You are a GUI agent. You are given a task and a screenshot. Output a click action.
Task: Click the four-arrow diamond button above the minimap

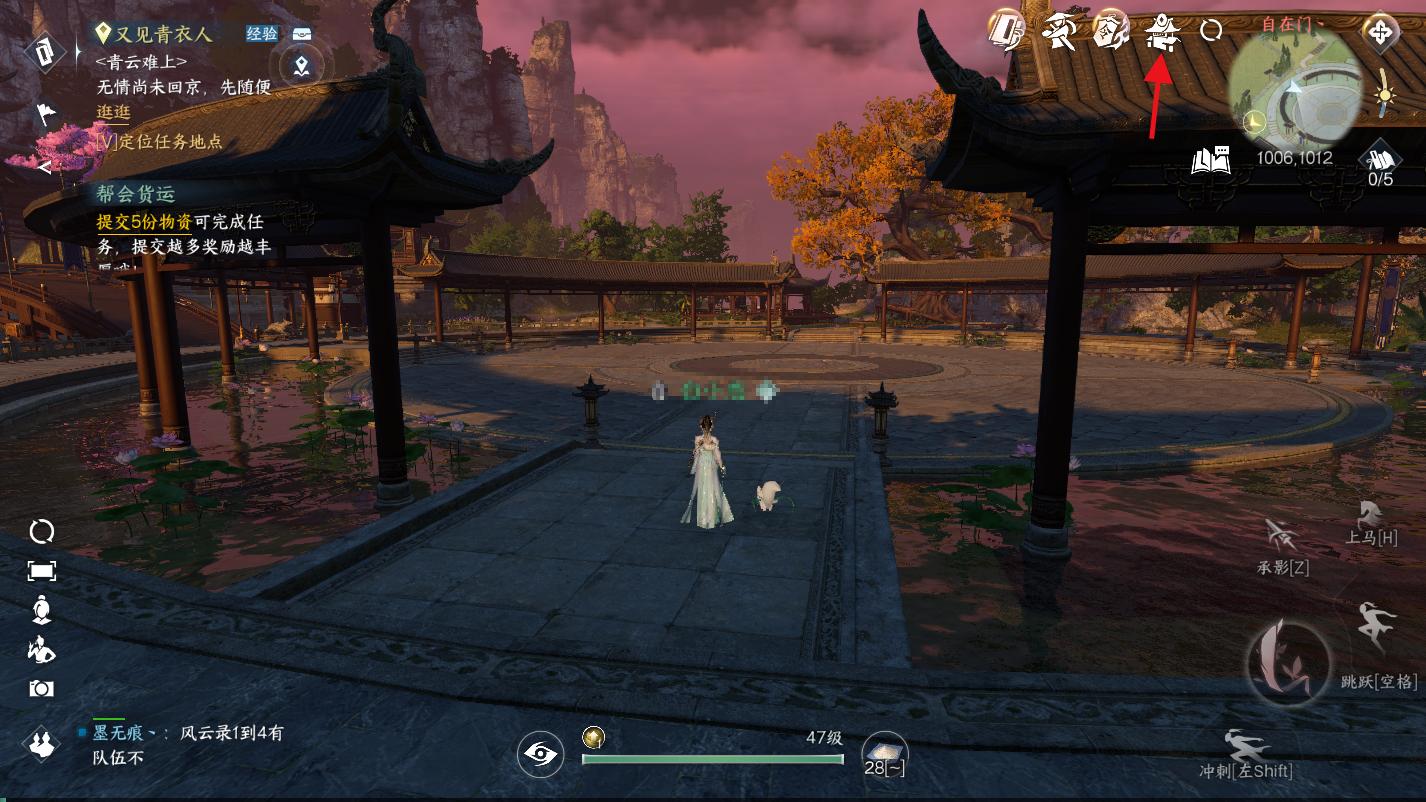pyautogui.click(x=1380, y=31)
